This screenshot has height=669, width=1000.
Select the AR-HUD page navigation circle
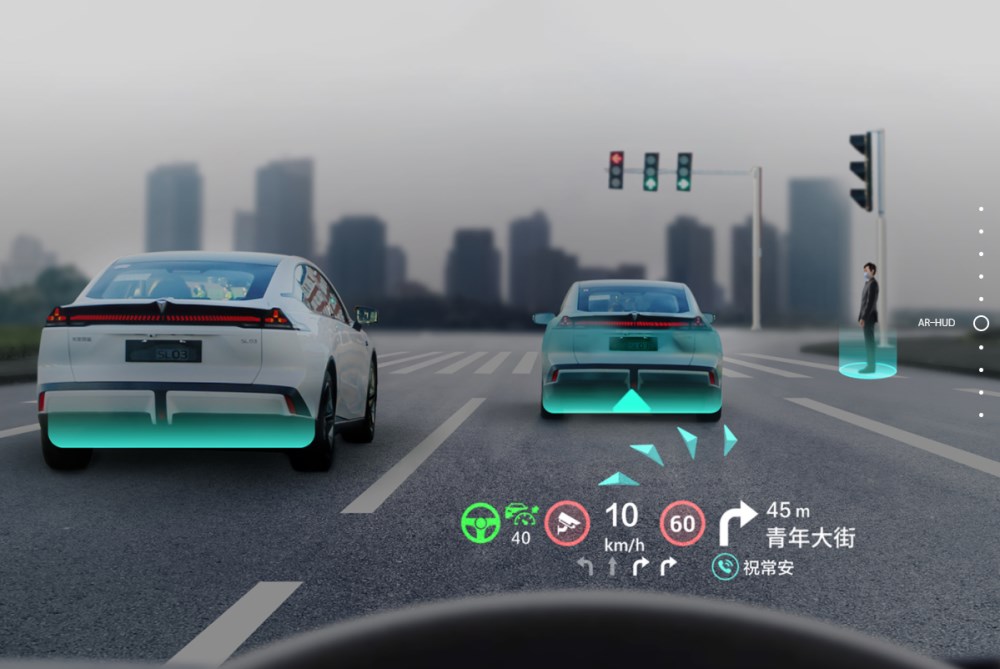pos(981,323)
